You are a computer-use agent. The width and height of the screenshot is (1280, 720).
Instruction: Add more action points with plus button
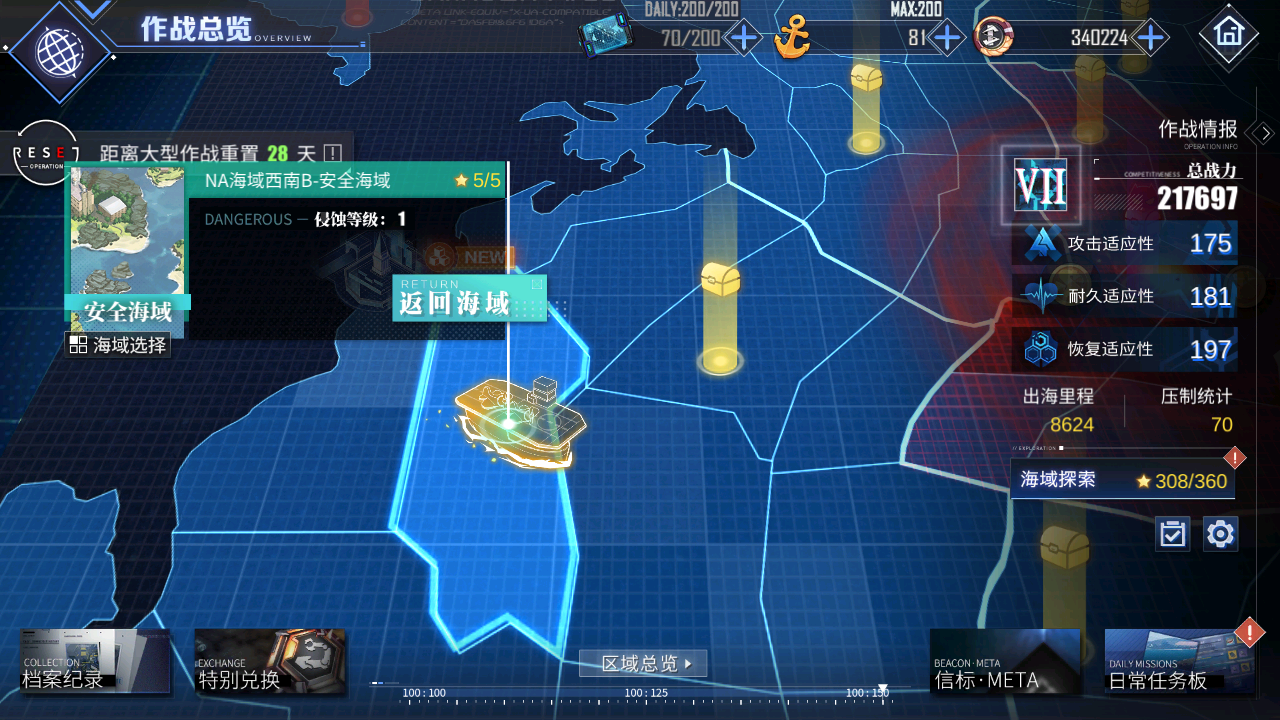[x=743, y=38]
